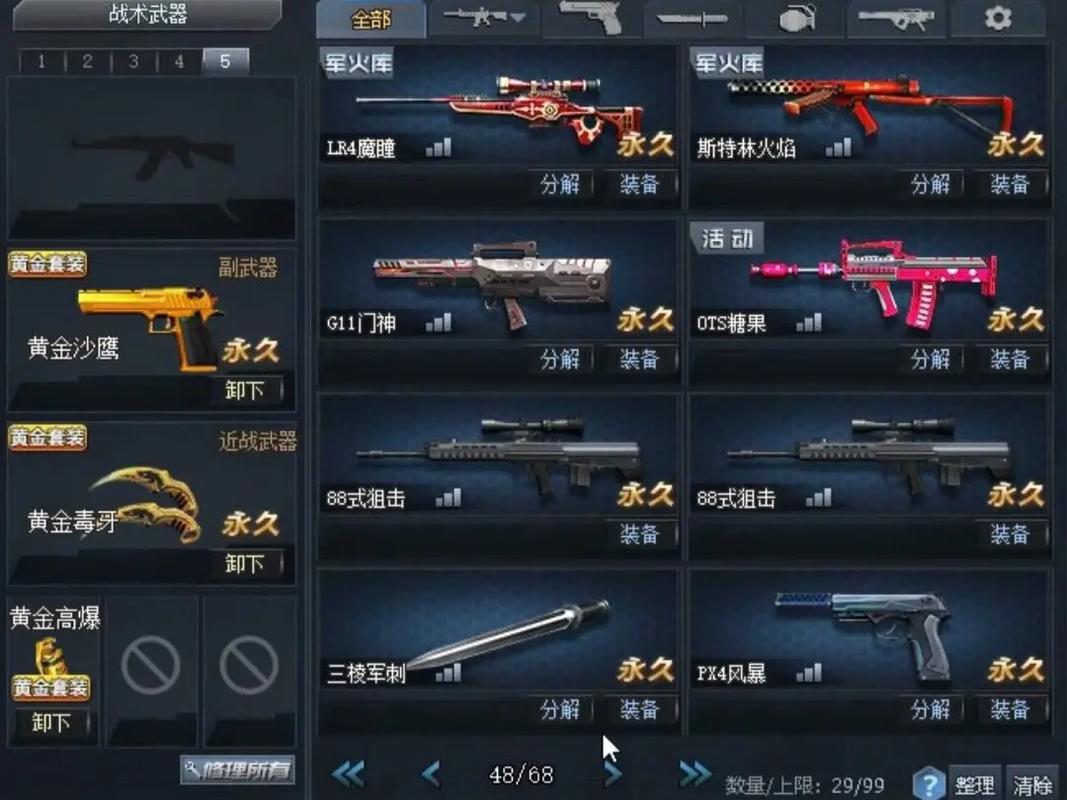Go to the previous inventory page
Screen dimensions: 1067x800
pos(431,773)
